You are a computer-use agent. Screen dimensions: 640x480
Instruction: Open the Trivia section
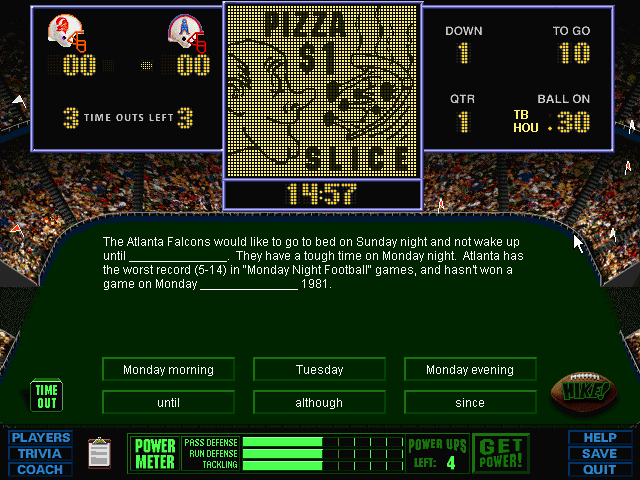click(x=41, y=453)
